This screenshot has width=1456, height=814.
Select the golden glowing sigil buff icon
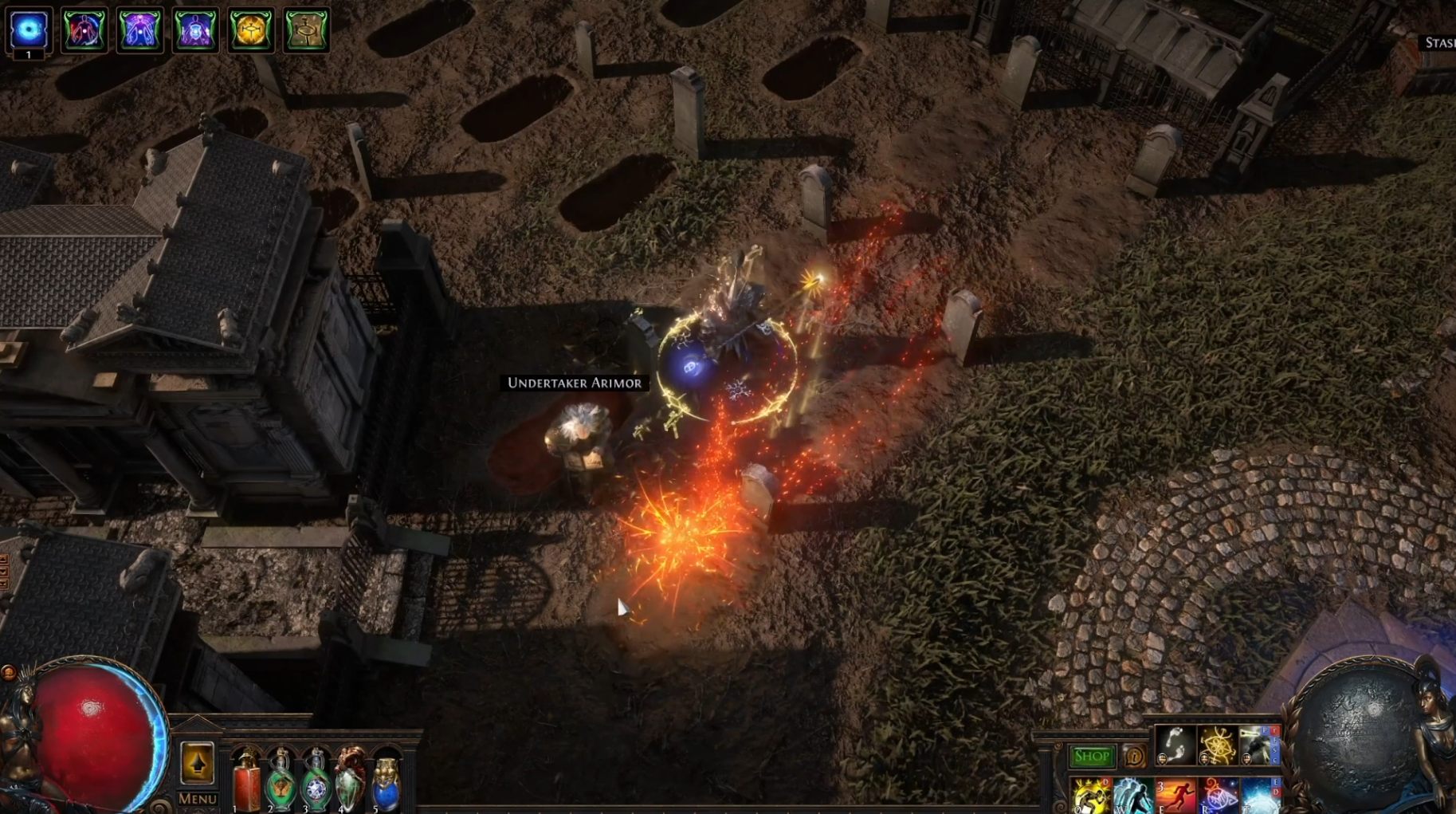click(x=251, y=30)
